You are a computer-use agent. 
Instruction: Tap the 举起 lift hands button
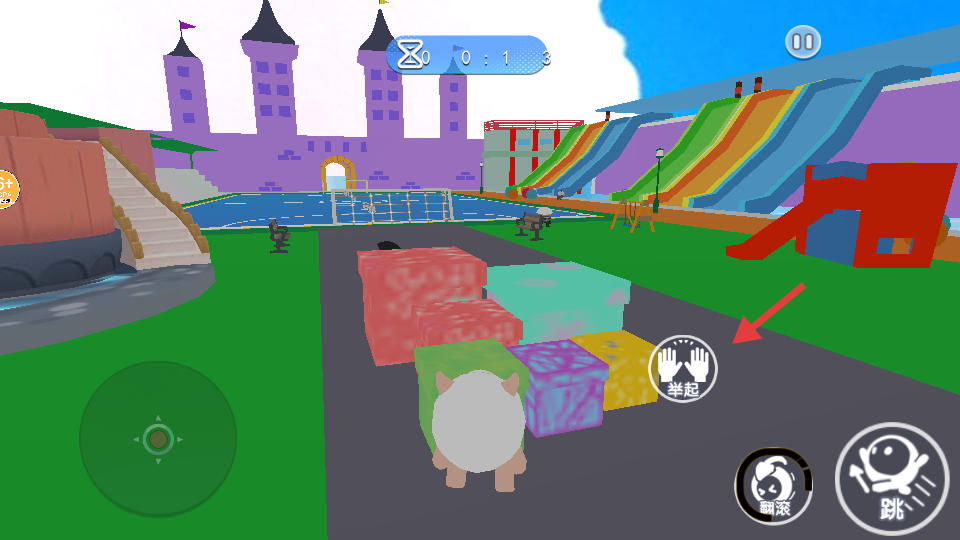684,369
